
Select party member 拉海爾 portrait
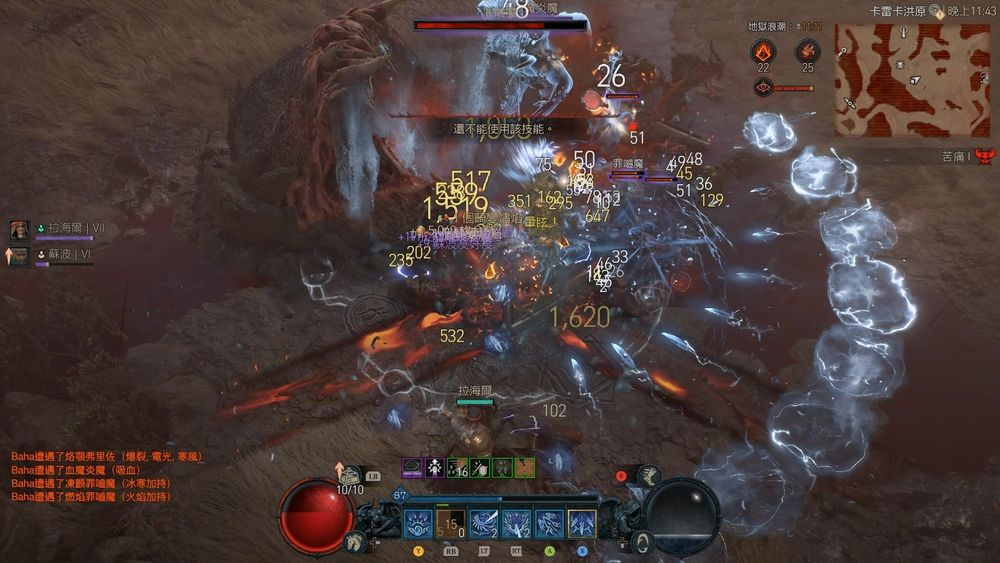pyautogui.click(x=19, y=229)
